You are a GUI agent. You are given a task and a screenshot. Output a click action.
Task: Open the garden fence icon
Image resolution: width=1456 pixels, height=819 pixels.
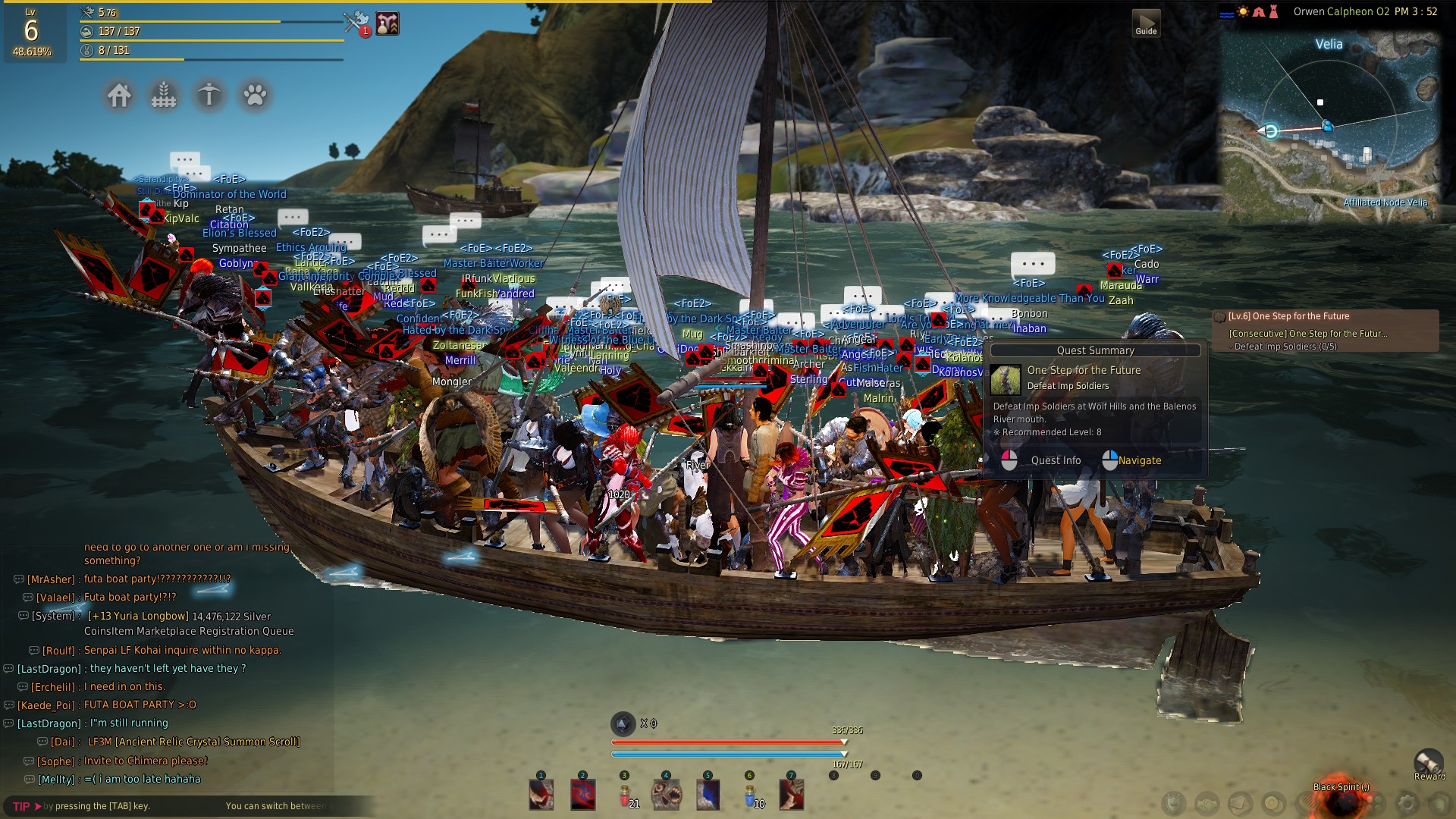[164, 96]
